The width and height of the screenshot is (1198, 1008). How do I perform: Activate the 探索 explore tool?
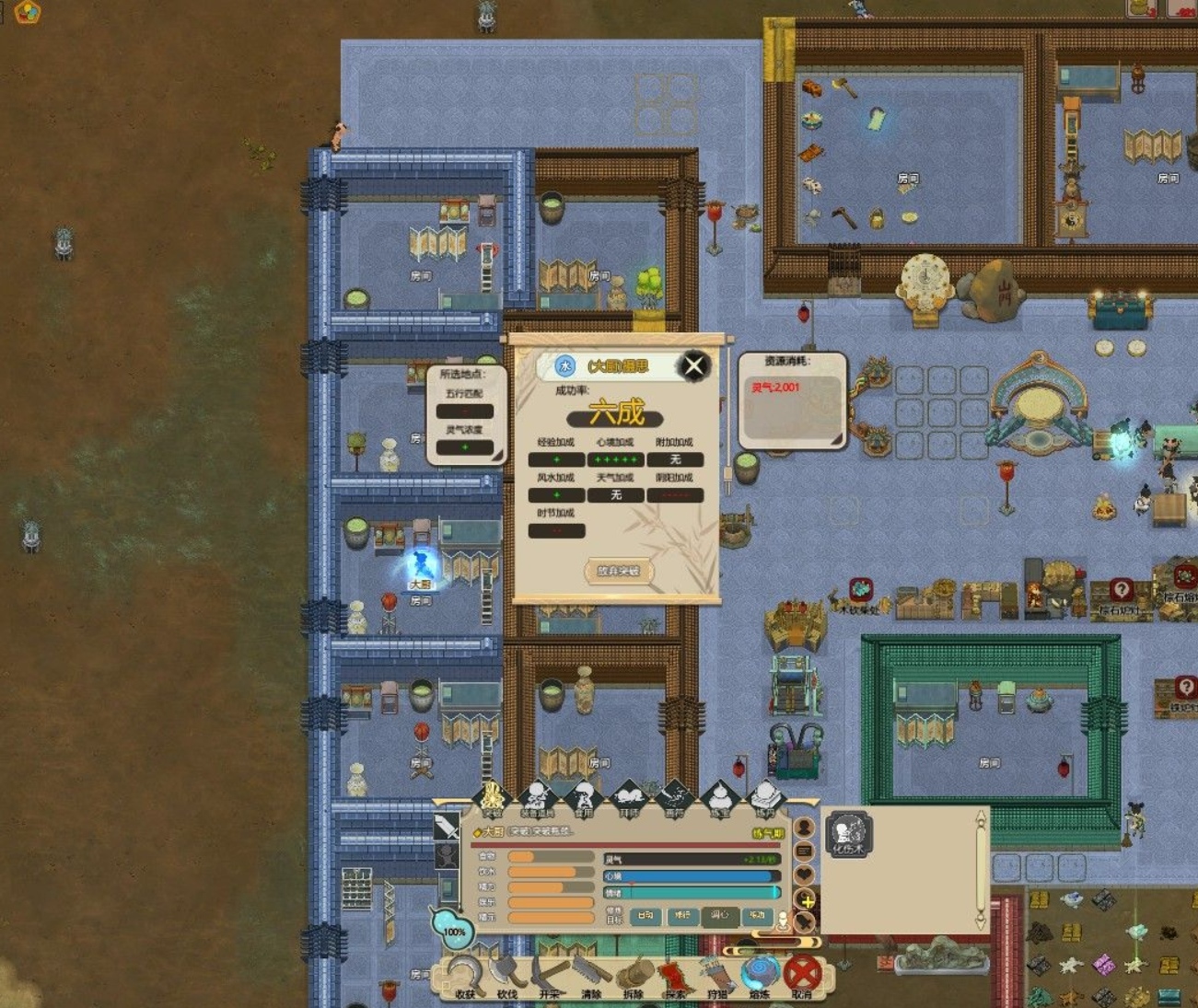pyautogui.click(x=675, y=977)
